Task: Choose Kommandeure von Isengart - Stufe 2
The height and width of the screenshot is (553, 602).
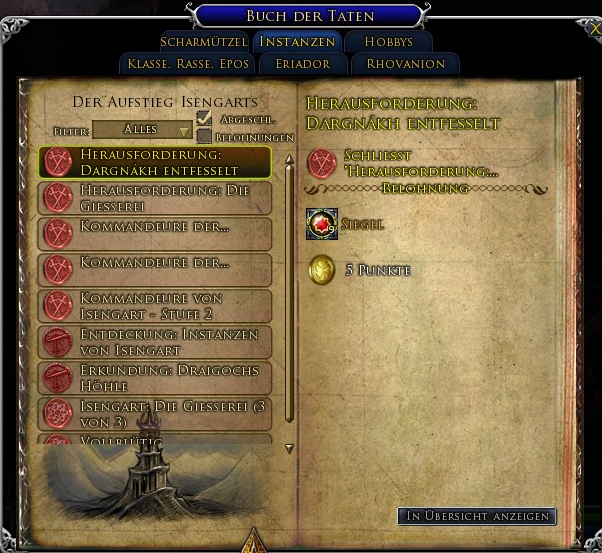Action: [x=155, y=306]
